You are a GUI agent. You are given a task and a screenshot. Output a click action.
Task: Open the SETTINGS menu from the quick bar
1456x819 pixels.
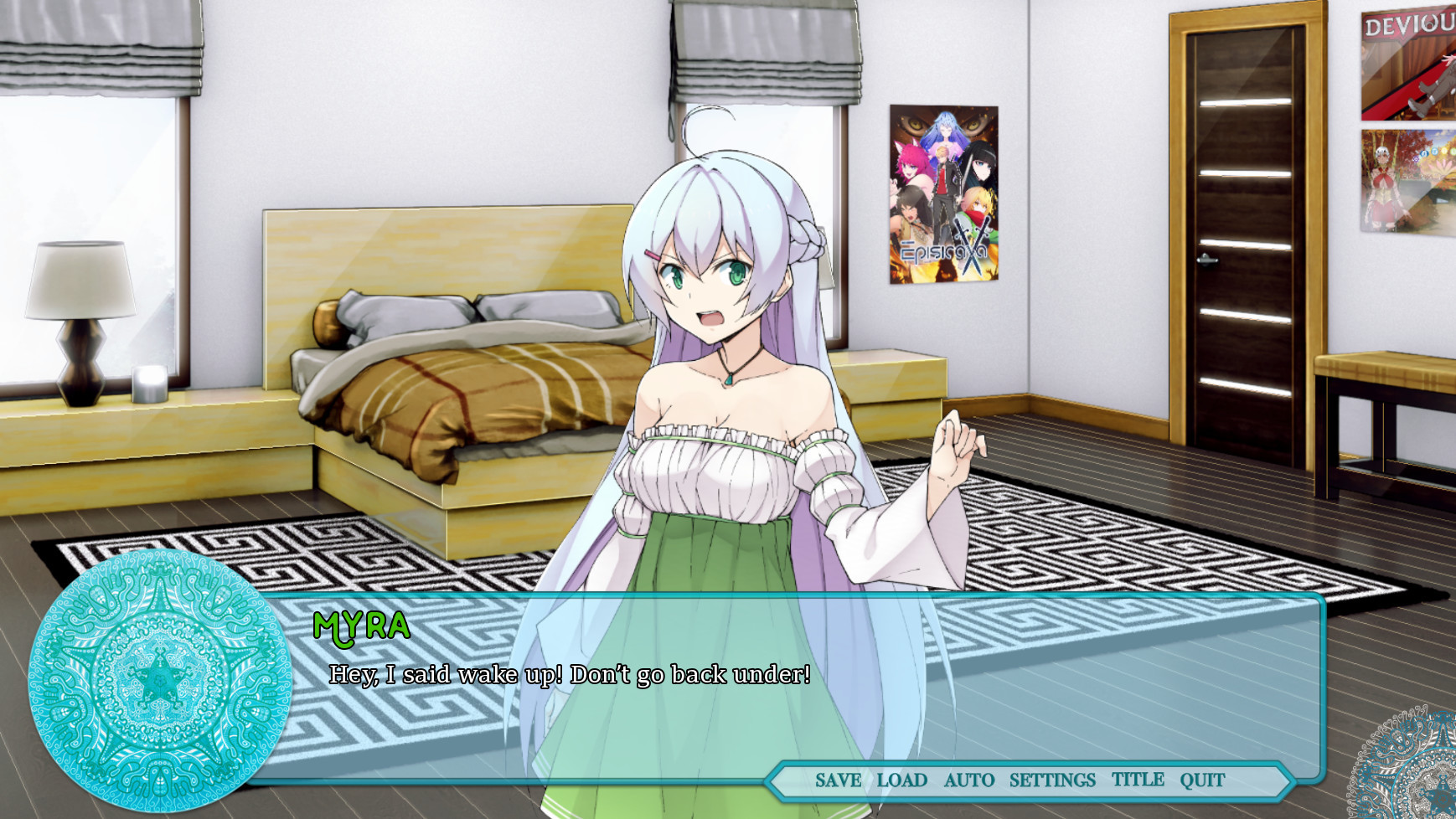1051,780
